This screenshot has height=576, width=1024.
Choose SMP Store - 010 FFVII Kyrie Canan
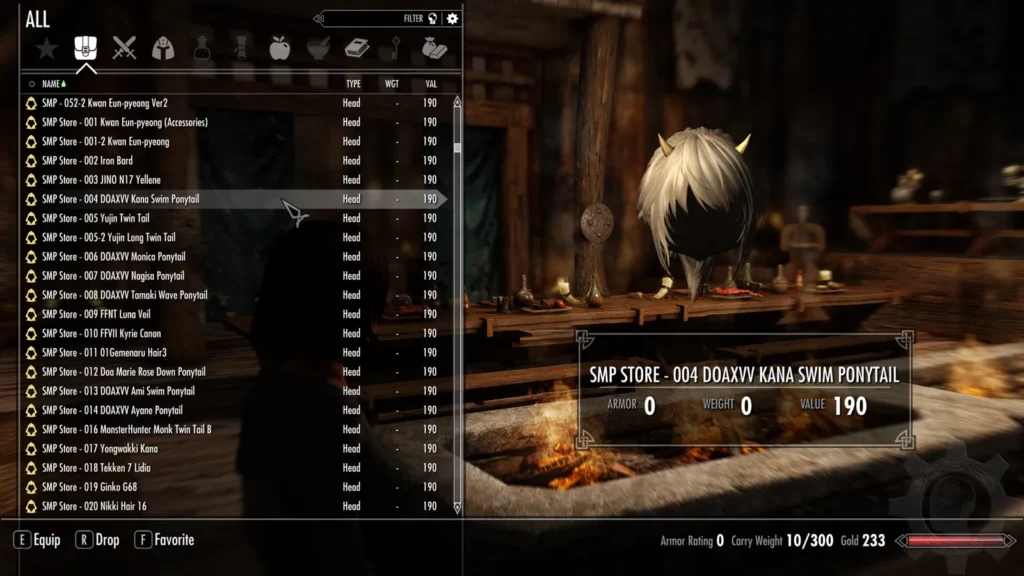101,333
